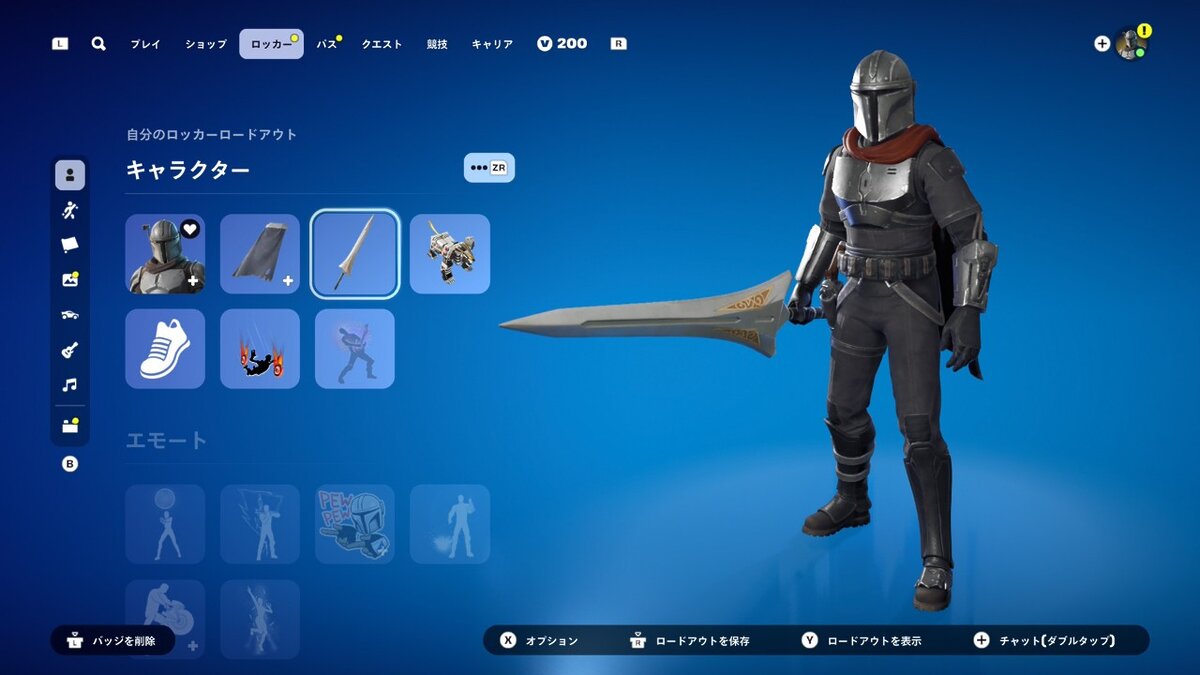Switch to the character category sidebar icon

coord(70,175)
